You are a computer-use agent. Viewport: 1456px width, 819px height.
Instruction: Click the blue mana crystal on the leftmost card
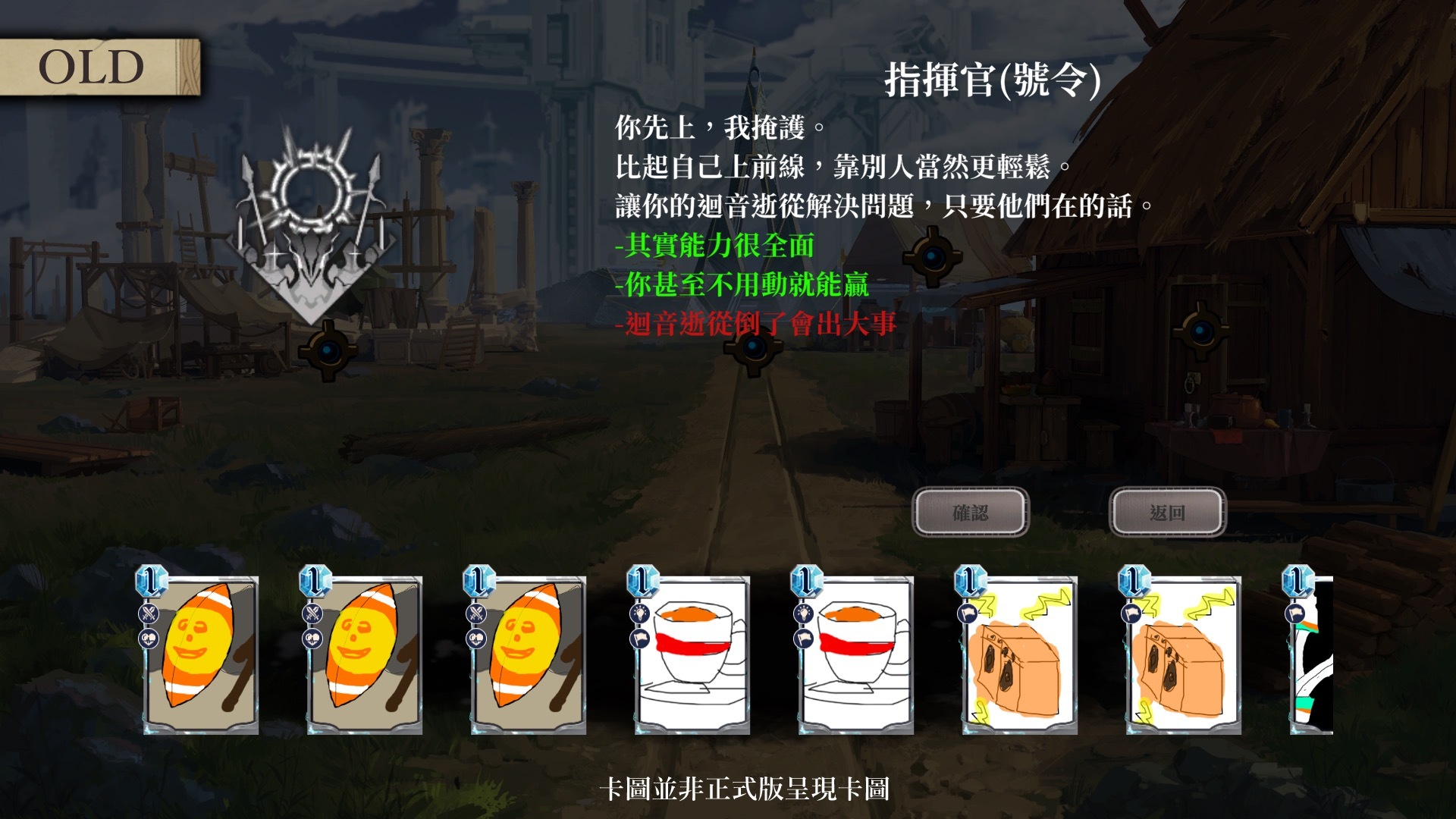151,582
